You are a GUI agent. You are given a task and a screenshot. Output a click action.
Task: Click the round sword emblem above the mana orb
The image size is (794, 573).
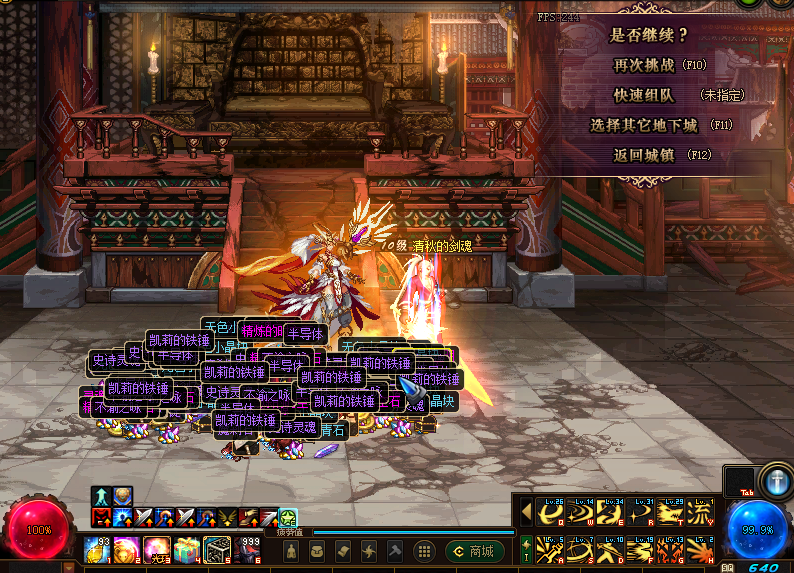(x=776, y=479)
